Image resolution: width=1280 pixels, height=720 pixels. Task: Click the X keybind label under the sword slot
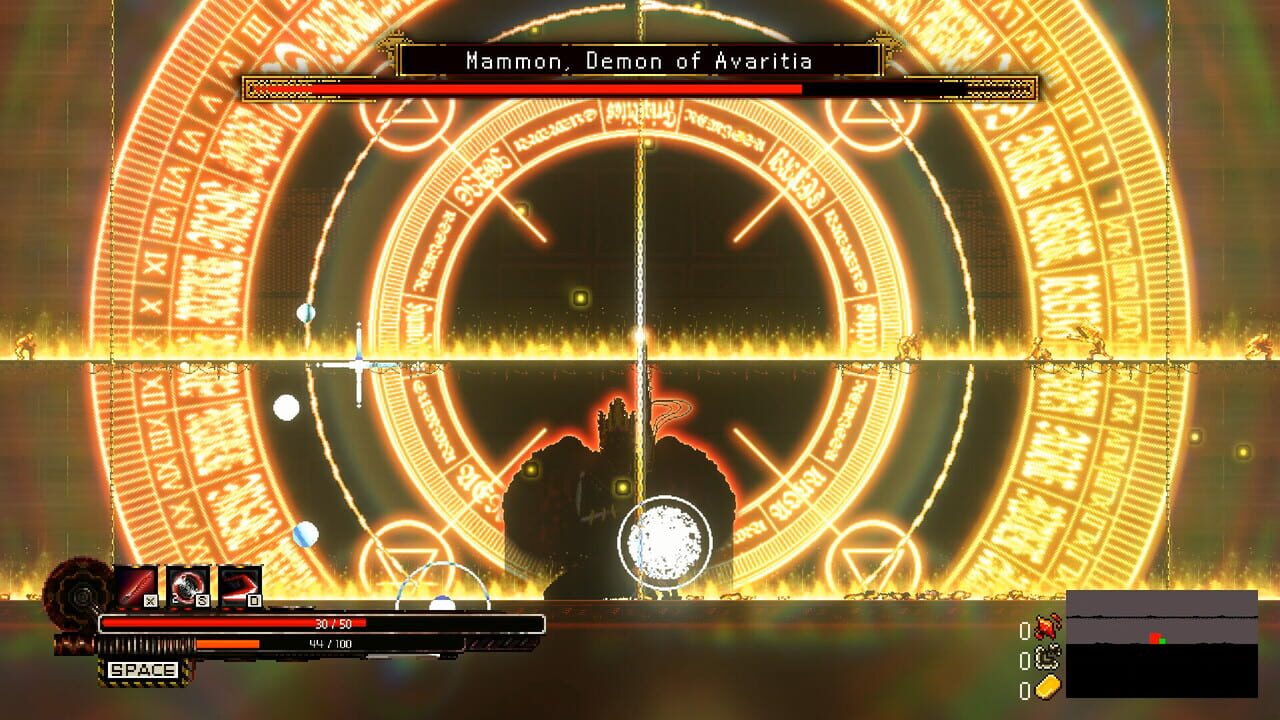[x=149, y=601]
